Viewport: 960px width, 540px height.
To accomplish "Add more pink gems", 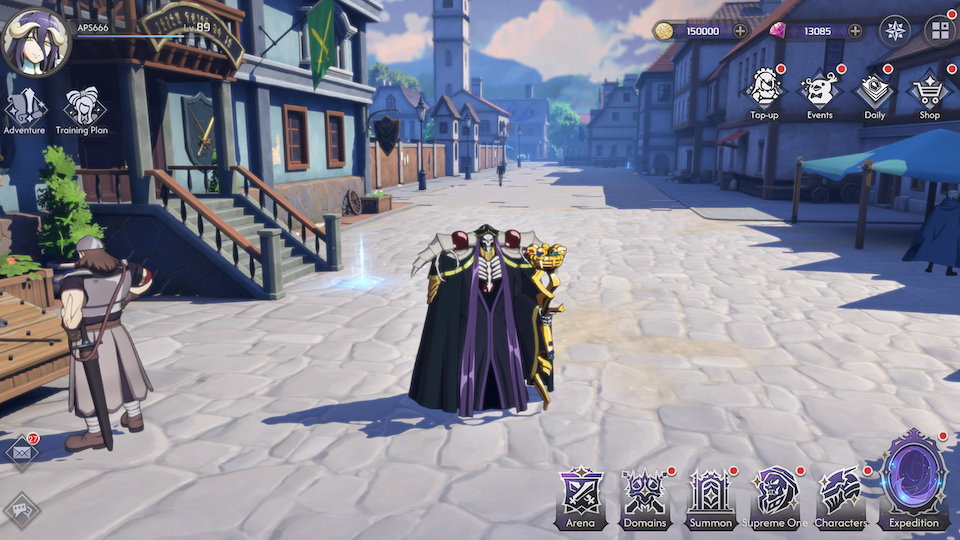I will 855,31.
